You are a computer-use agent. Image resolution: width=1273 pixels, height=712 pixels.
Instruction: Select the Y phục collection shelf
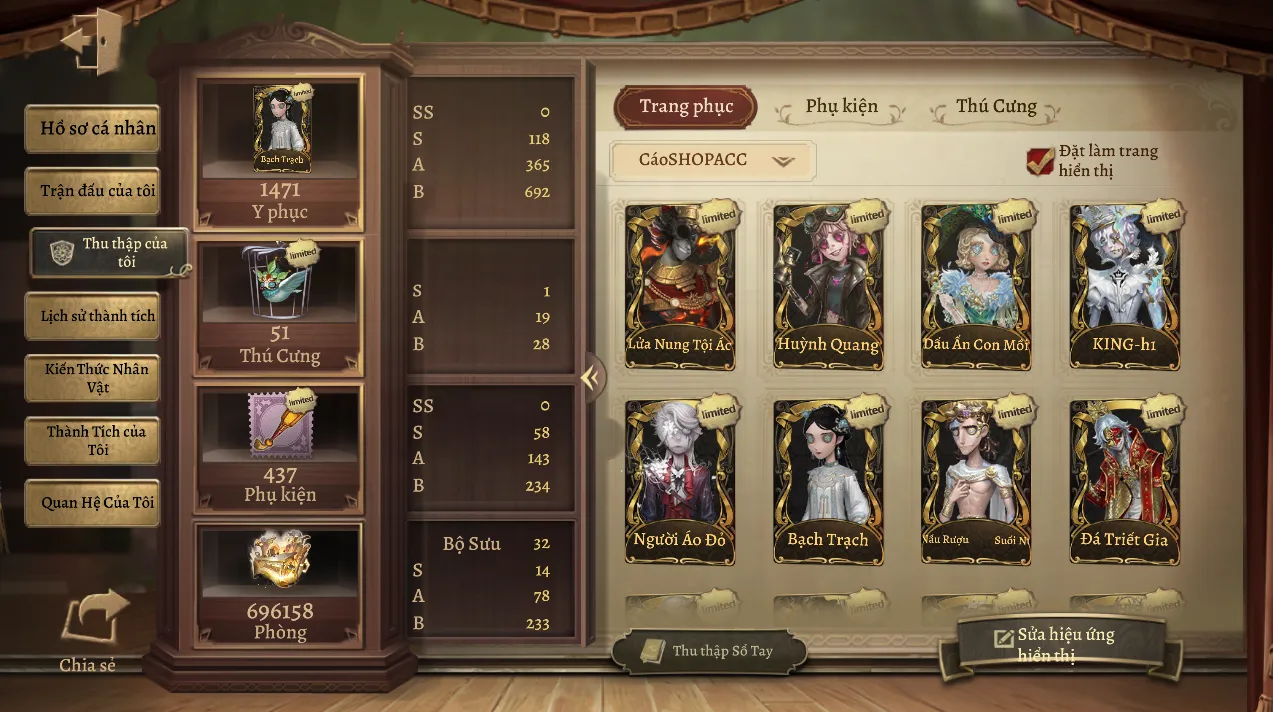click(x=279, y=154)
